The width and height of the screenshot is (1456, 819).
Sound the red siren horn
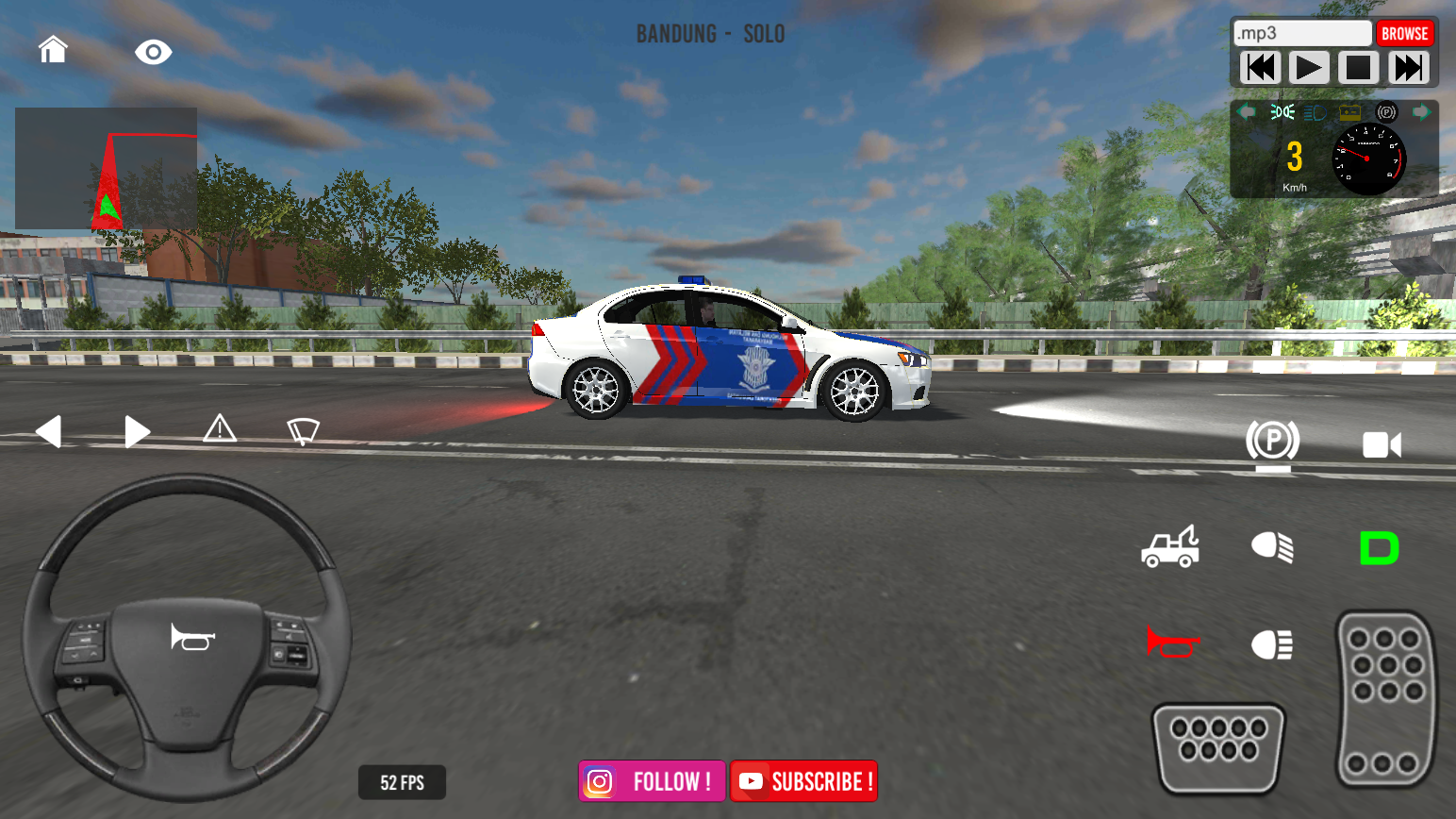[x=1172, y=643]
